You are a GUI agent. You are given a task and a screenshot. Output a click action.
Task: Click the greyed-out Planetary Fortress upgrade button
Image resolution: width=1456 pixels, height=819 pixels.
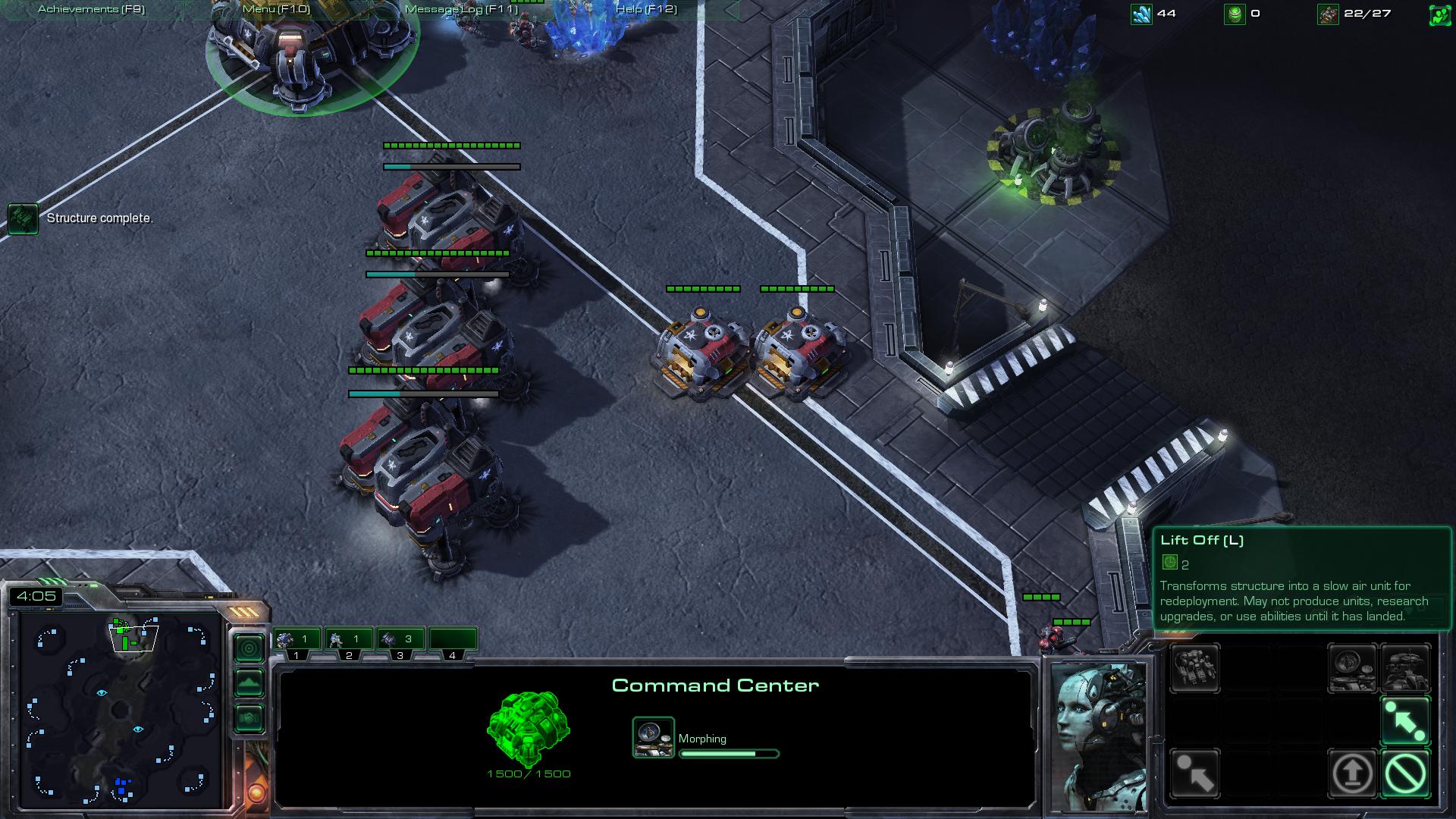[x=1405, y=668]
